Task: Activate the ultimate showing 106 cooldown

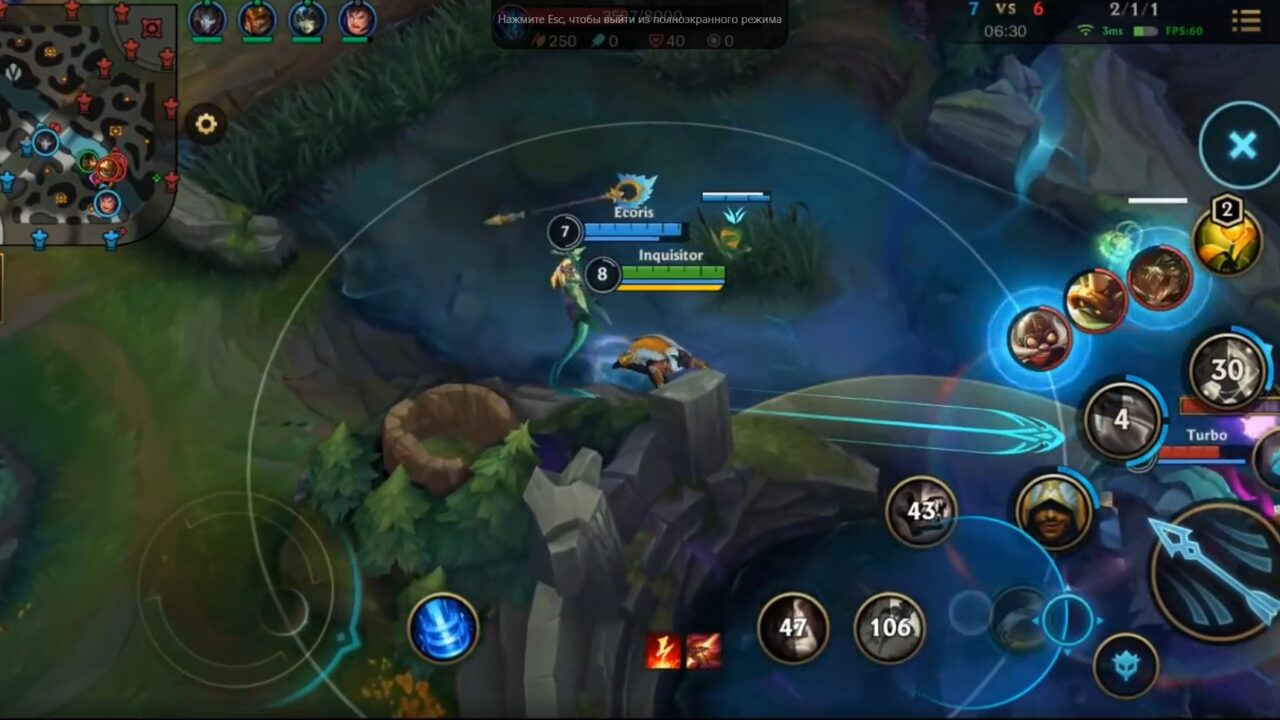Action: [890, 629]
